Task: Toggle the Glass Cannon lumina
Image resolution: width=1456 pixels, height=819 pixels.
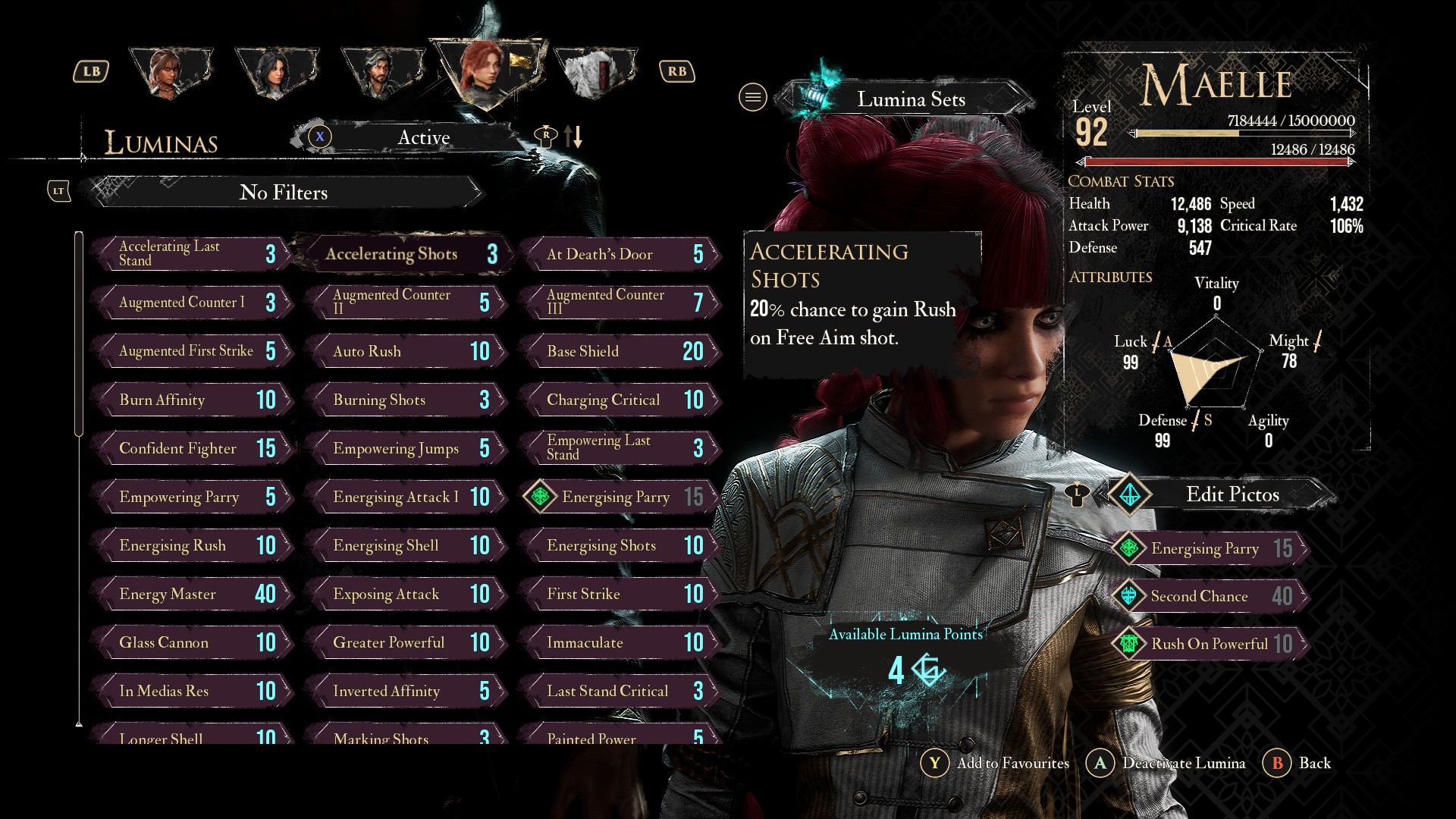Action: coord(192,642)
